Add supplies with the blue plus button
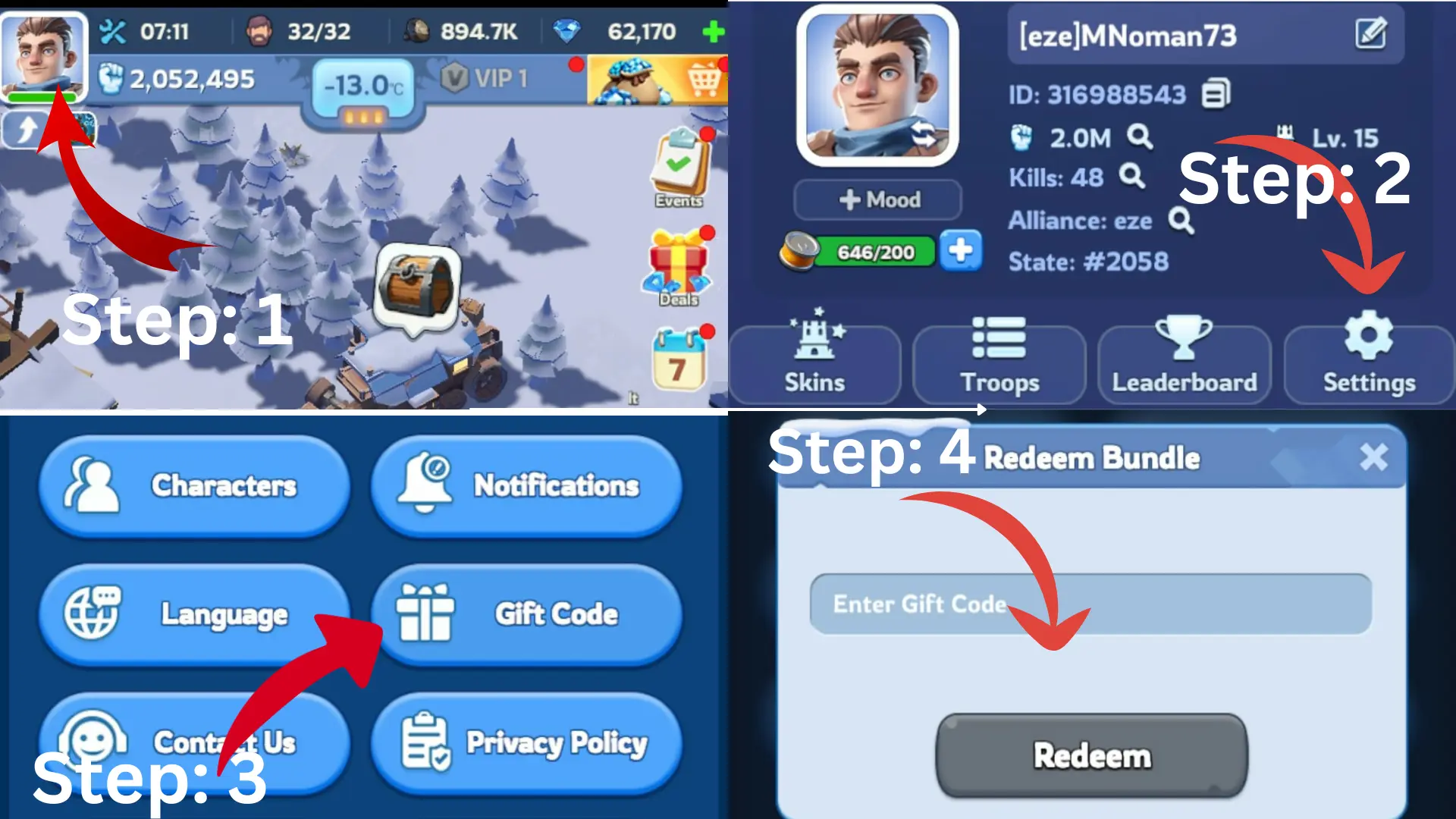1456x819 pixels. coord(961,251)
